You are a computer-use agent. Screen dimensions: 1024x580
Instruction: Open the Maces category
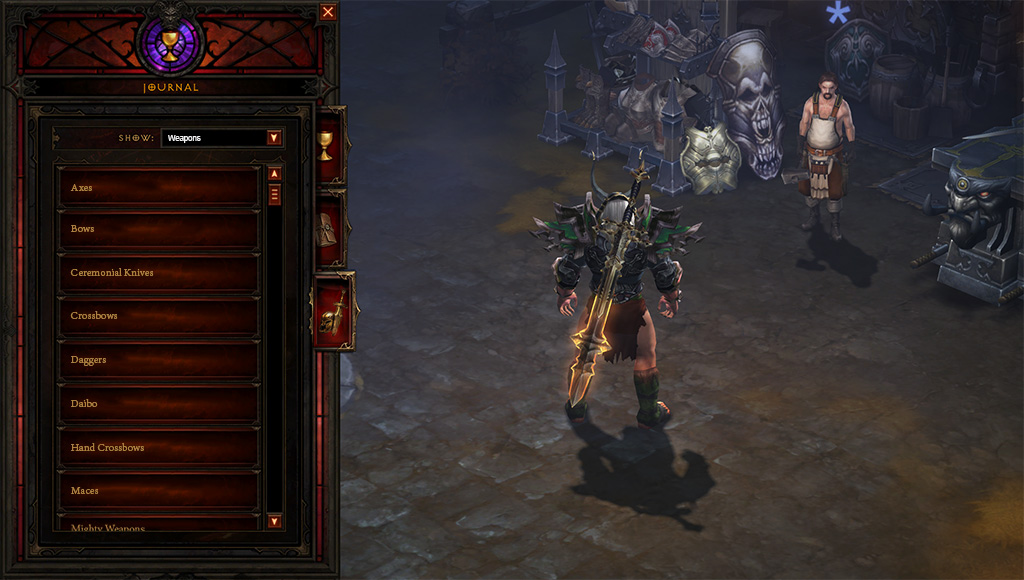coord(159,491)
